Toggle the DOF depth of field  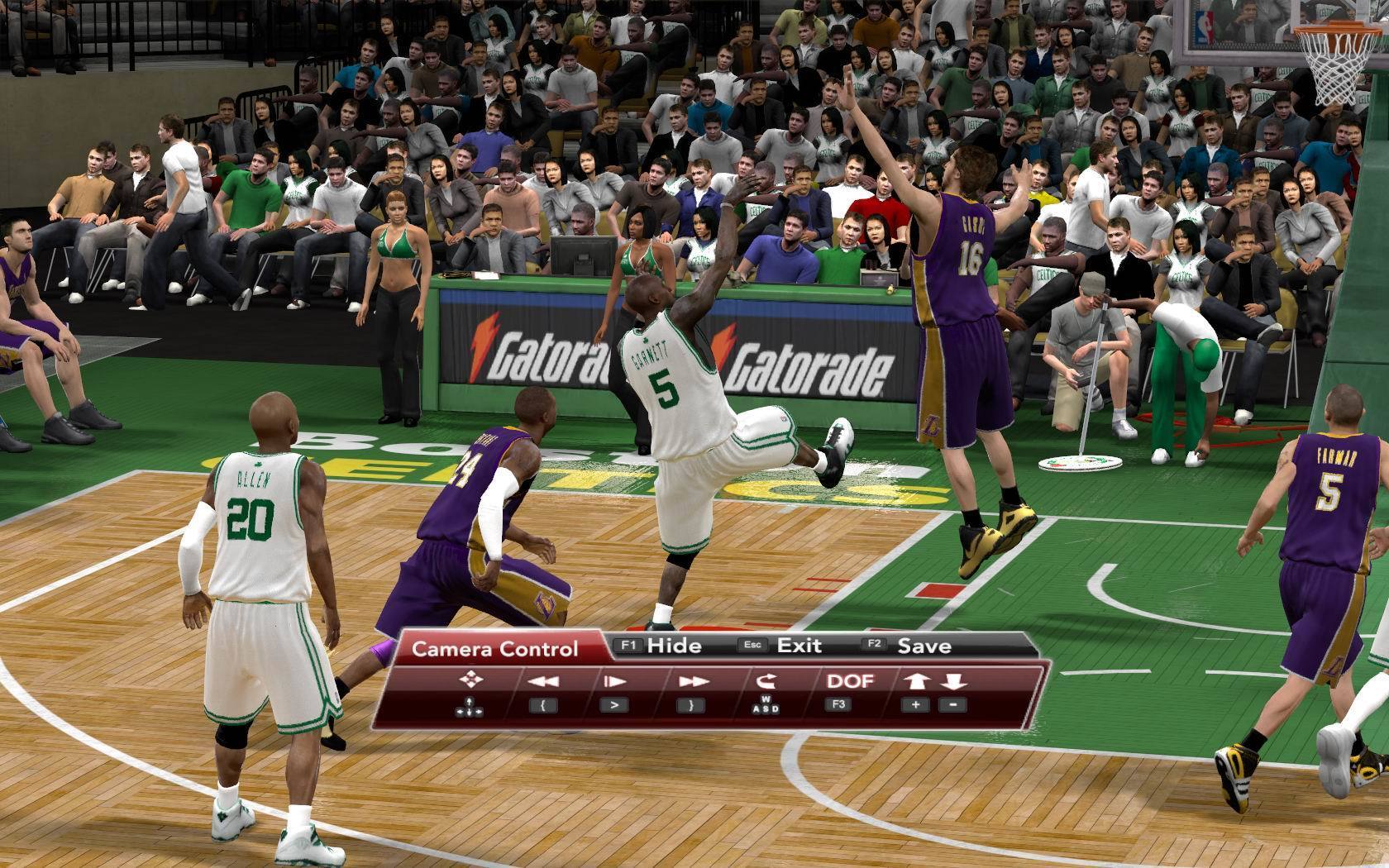pos(850,681)
